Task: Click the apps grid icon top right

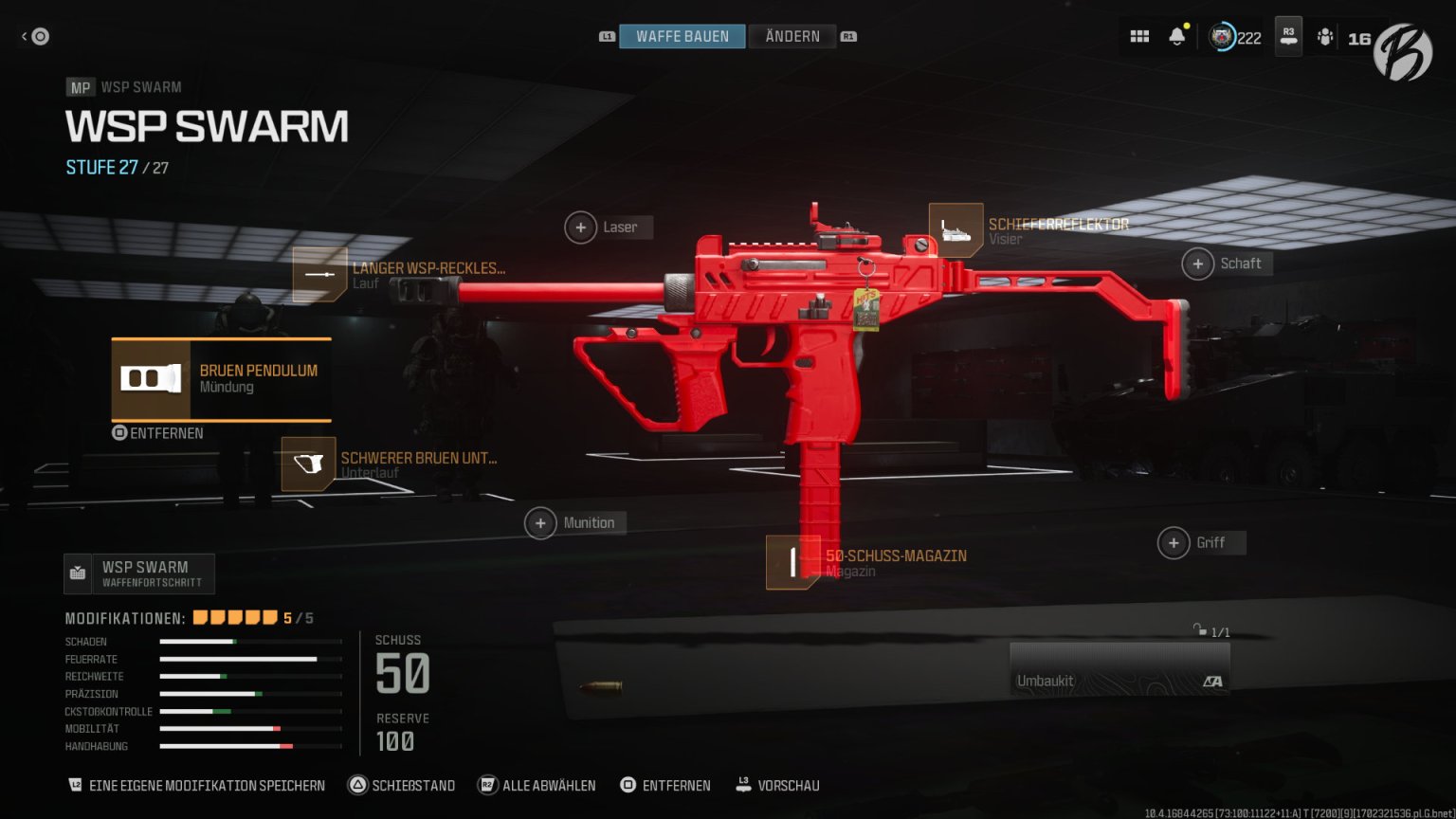Action: point(1139,35)
